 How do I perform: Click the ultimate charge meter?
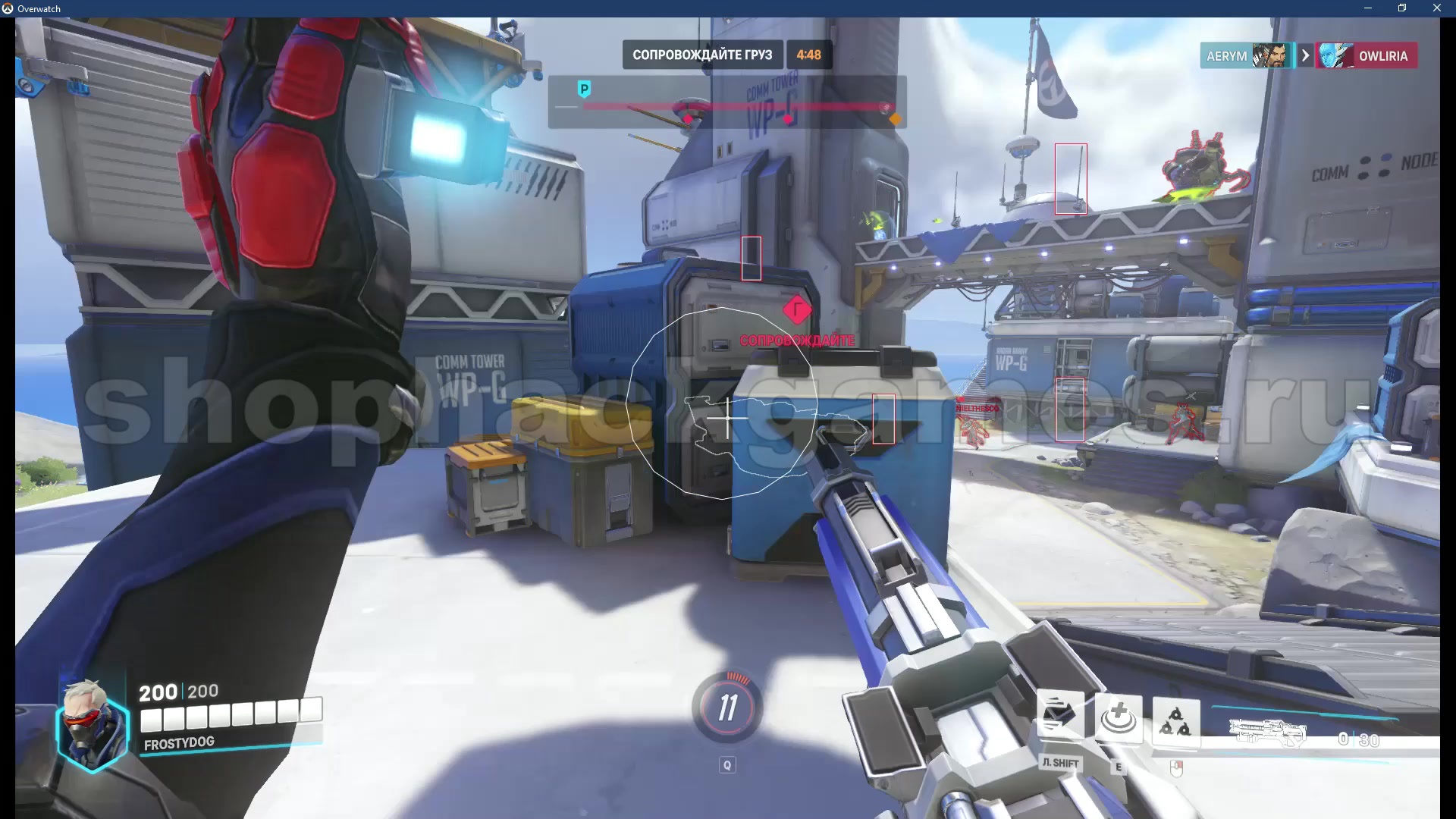click(x=727, y=707)
